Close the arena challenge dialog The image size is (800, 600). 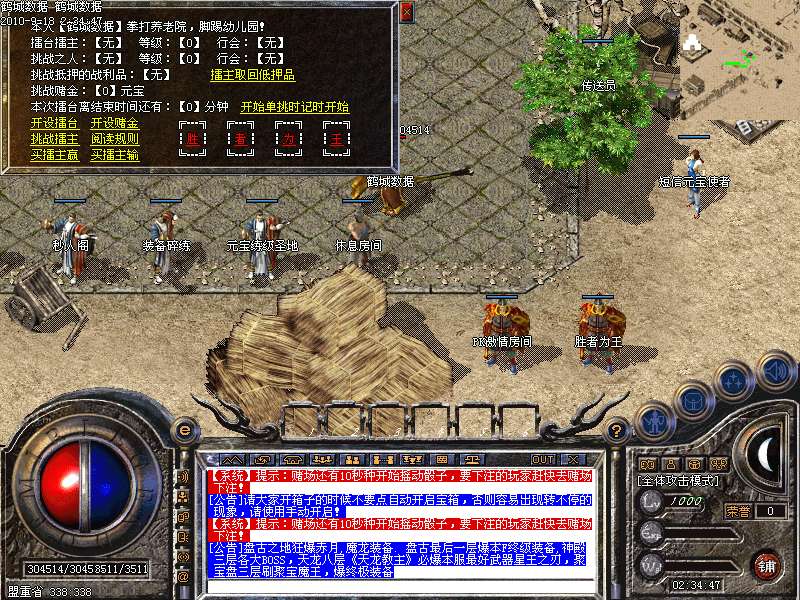tap(406, 12)
